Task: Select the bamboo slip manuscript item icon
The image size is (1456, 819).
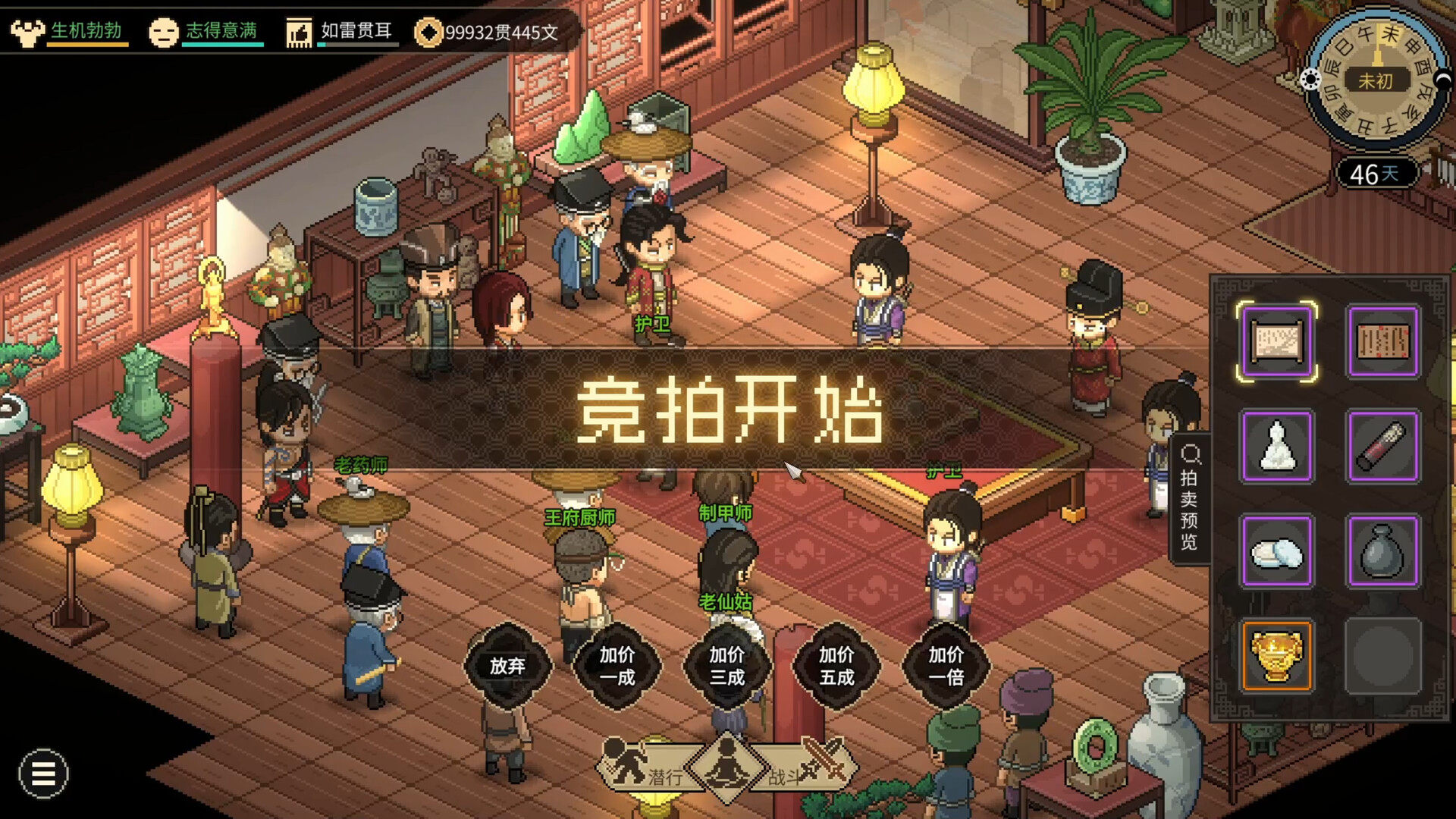Action: pyautogui.click(x=1382, y=340)
